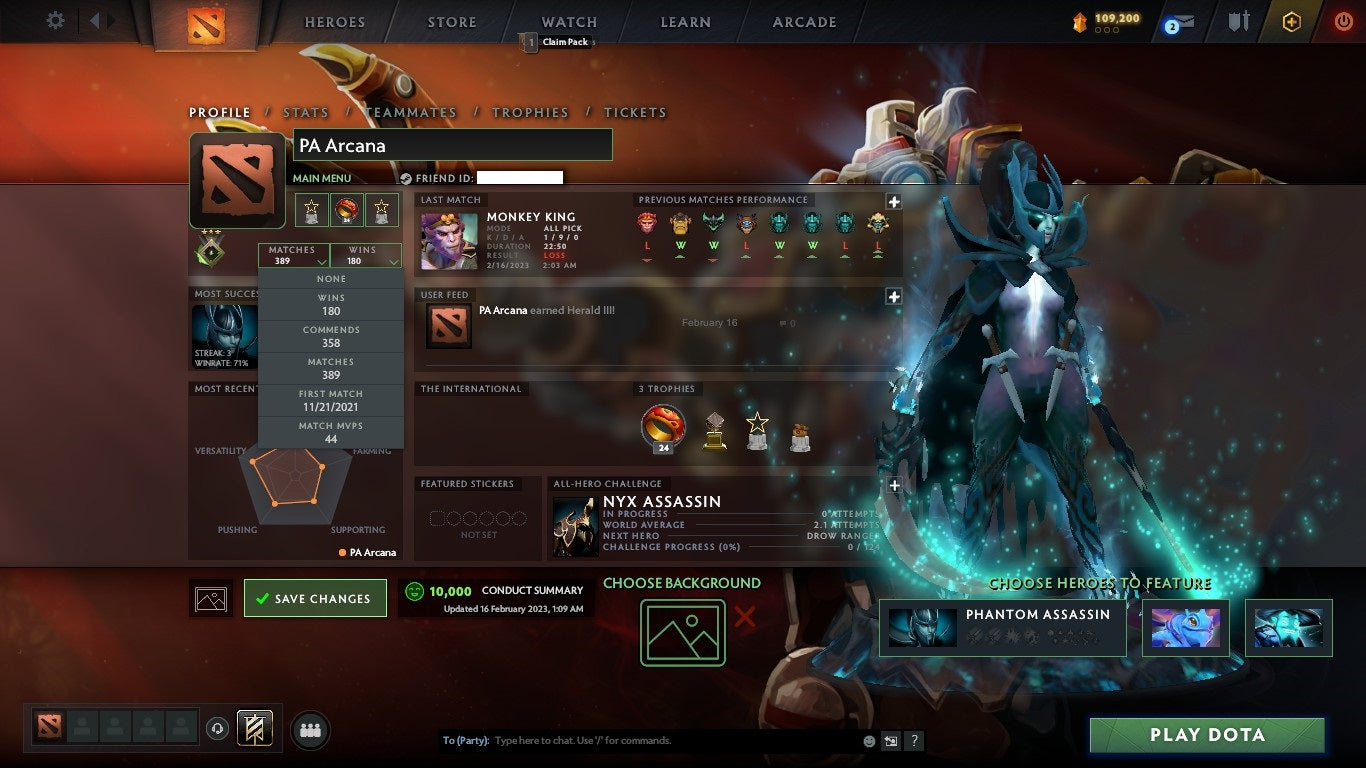
Task: Click the green landscape background picker icon
Action: click(683, 630)
